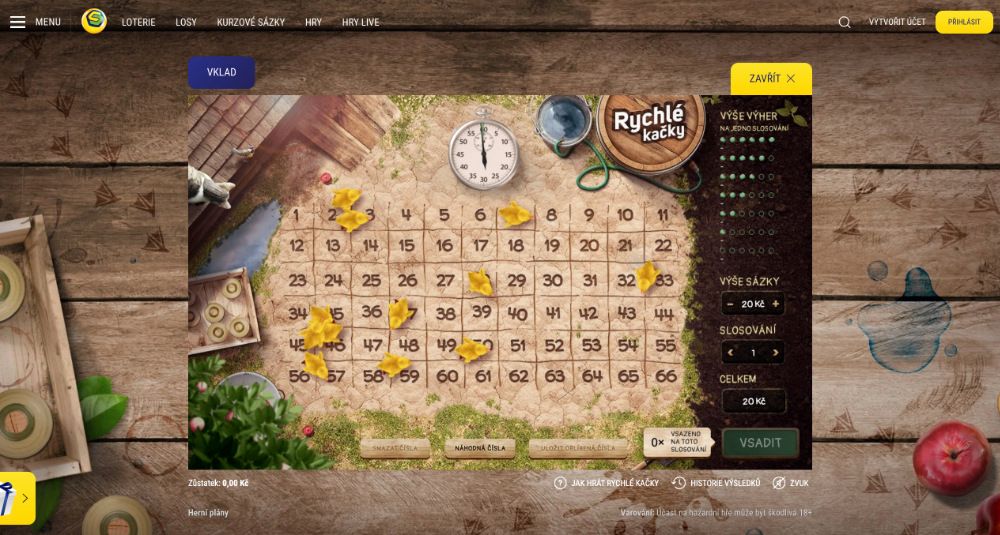Toggle sound with the Zvuk button
This screenshot has height=535, width=1000.
point(791,483)
